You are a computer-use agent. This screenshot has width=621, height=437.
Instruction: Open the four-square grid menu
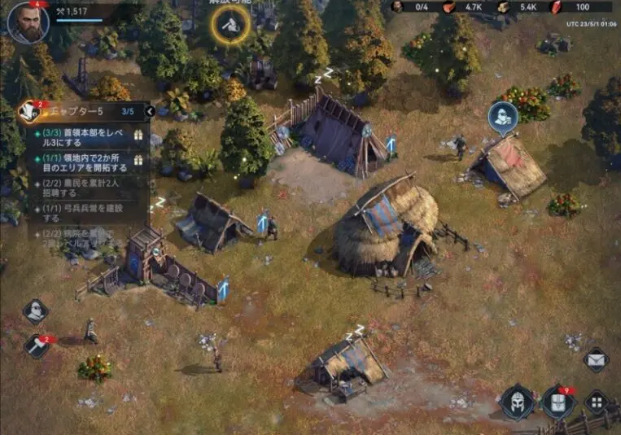coord(596,403)
